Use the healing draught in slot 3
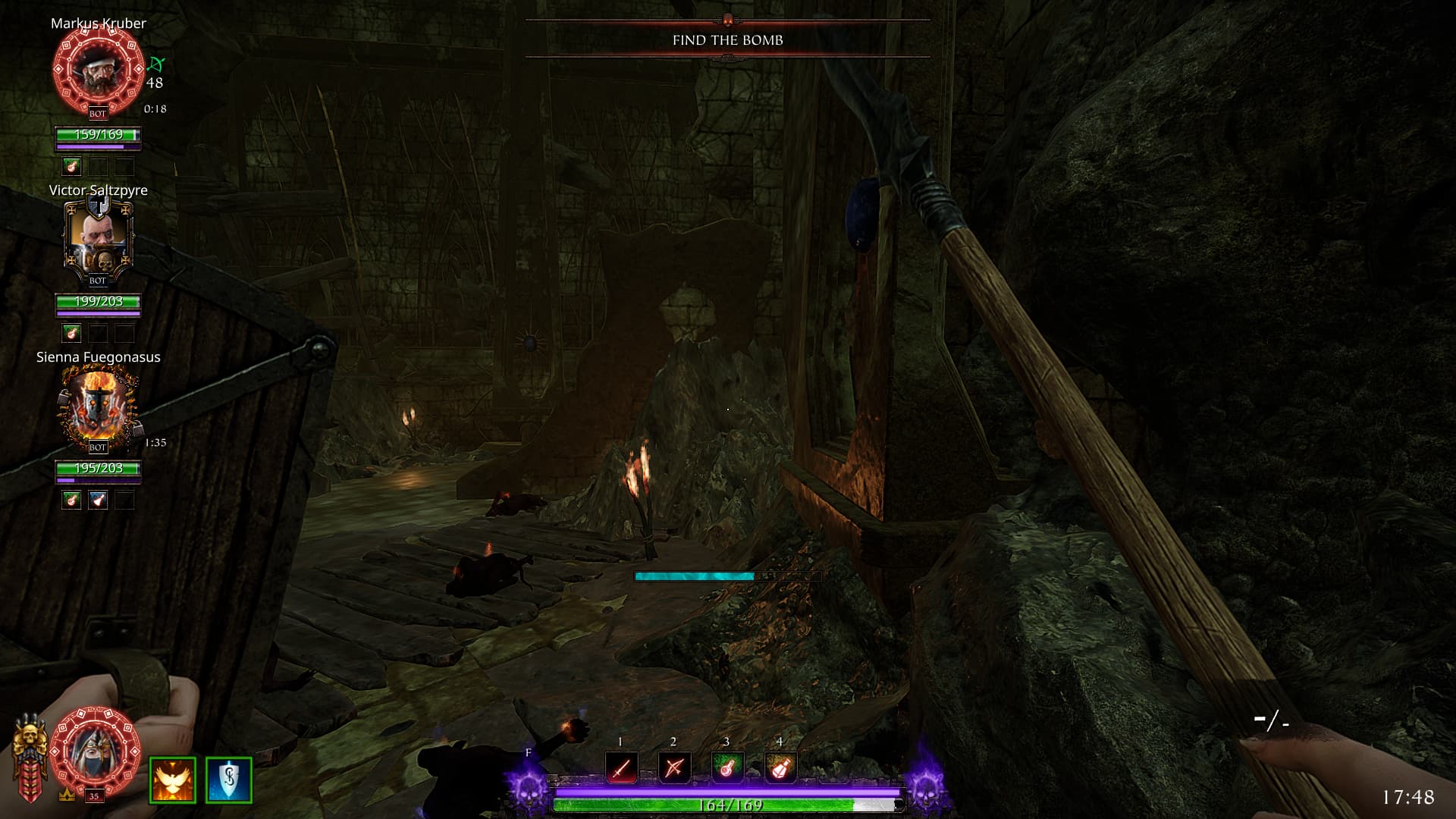This screenshot has height=819, width=1456. point(726,768)
